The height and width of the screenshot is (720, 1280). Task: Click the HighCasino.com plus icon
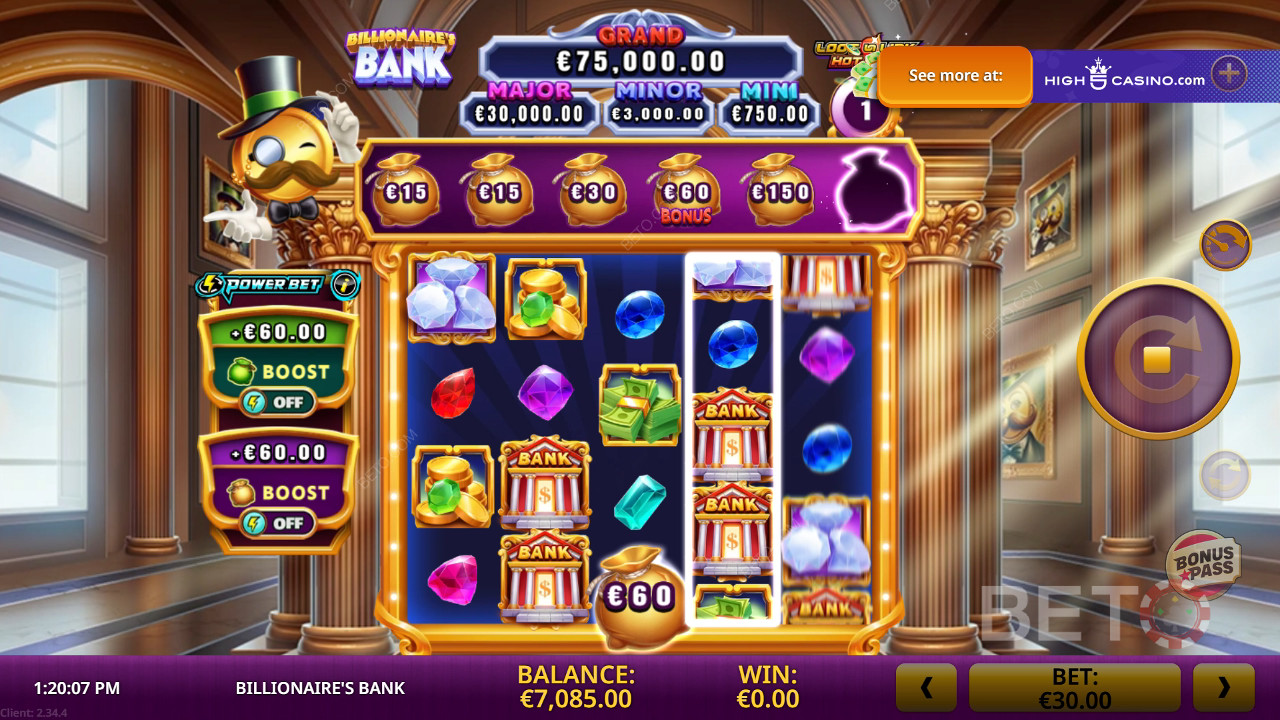(1228, 74)
